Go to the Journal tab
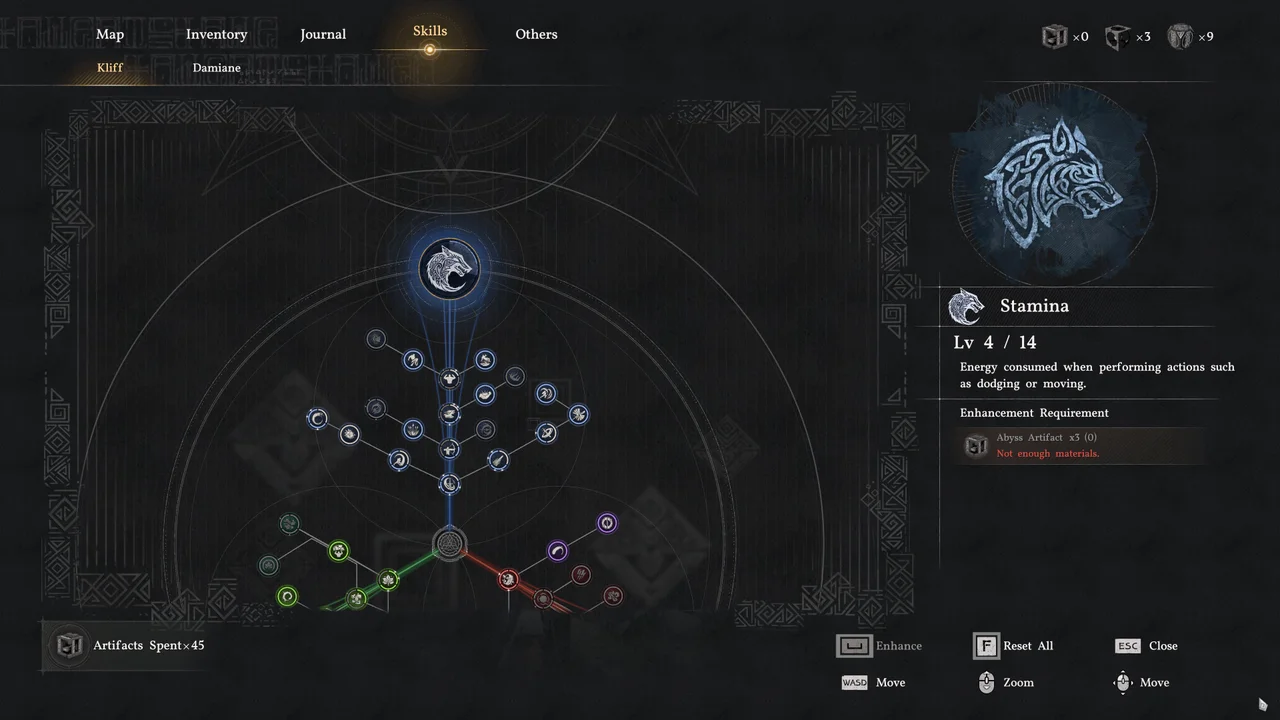The image size is (1280, 720). (323, 34)
